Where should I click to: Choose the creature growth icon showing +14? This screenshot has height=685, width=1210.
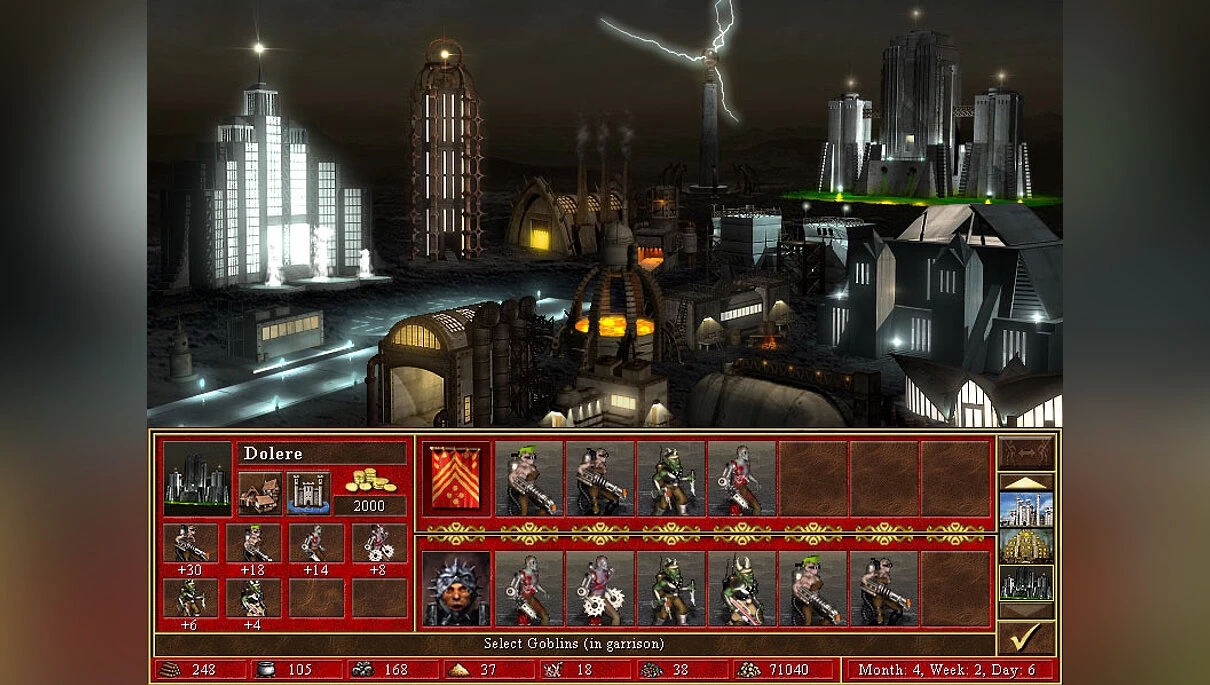click(x=316, y=544)
